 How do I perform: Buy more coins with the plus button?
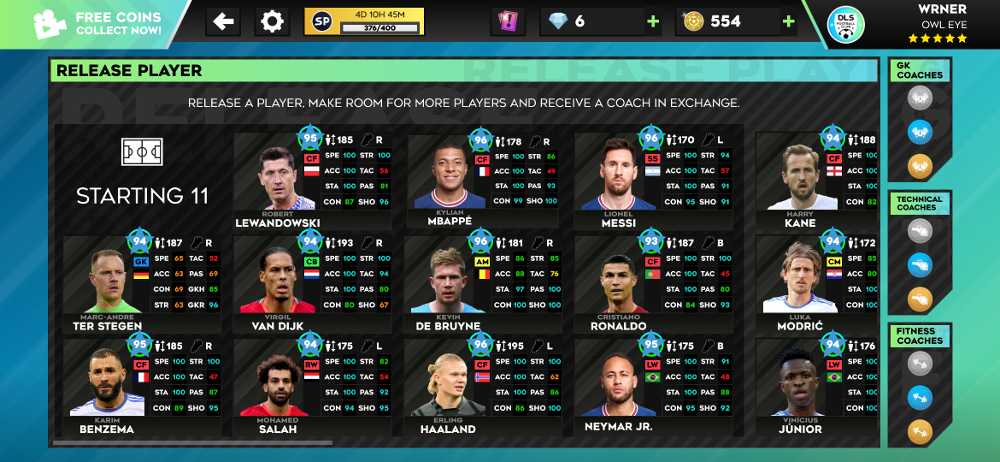click(788, 21)
